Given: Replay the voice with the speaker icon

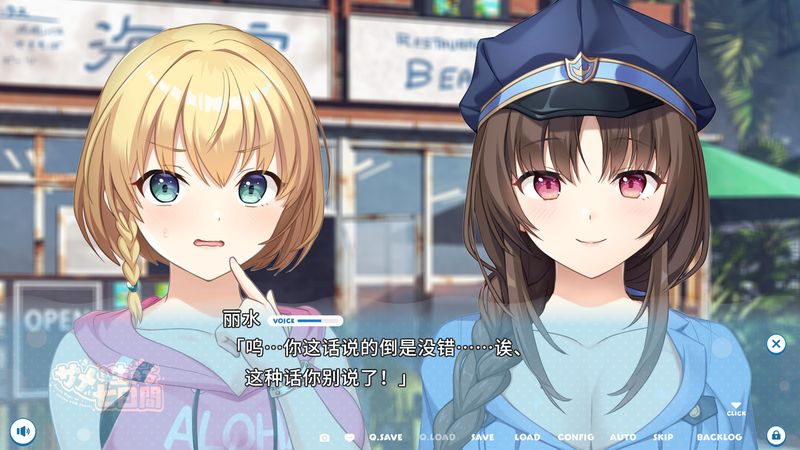Looking at the screenshot, I should [x=22, y=432].
